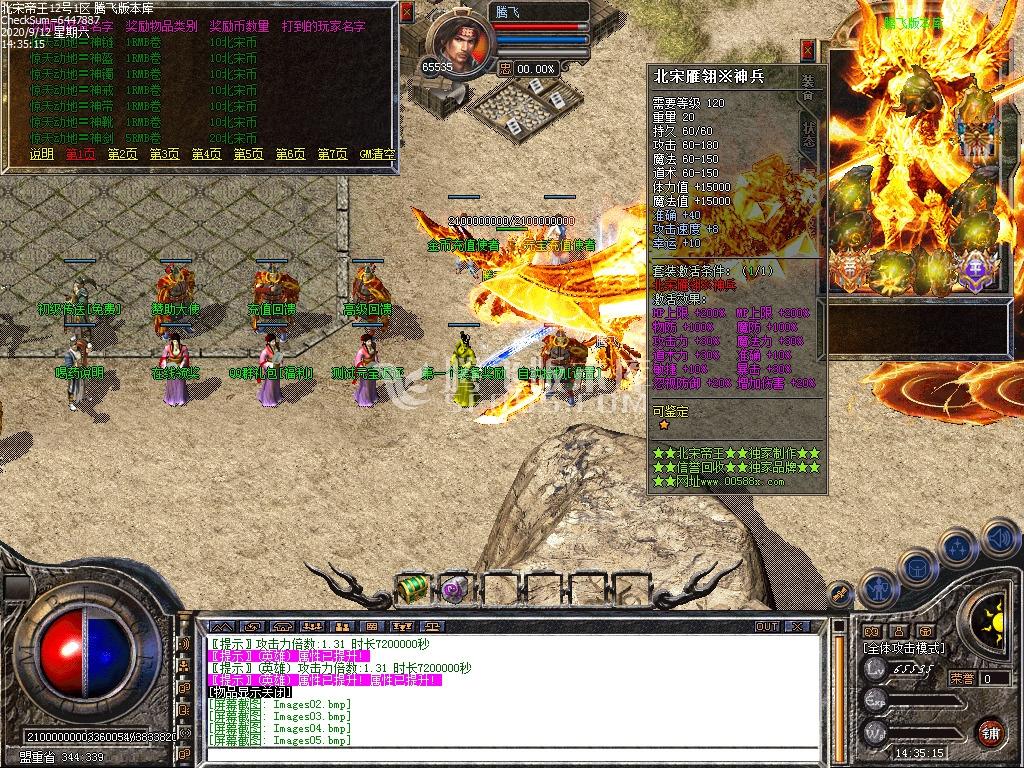Switch to 第5页 of reward list

(248, 154)
